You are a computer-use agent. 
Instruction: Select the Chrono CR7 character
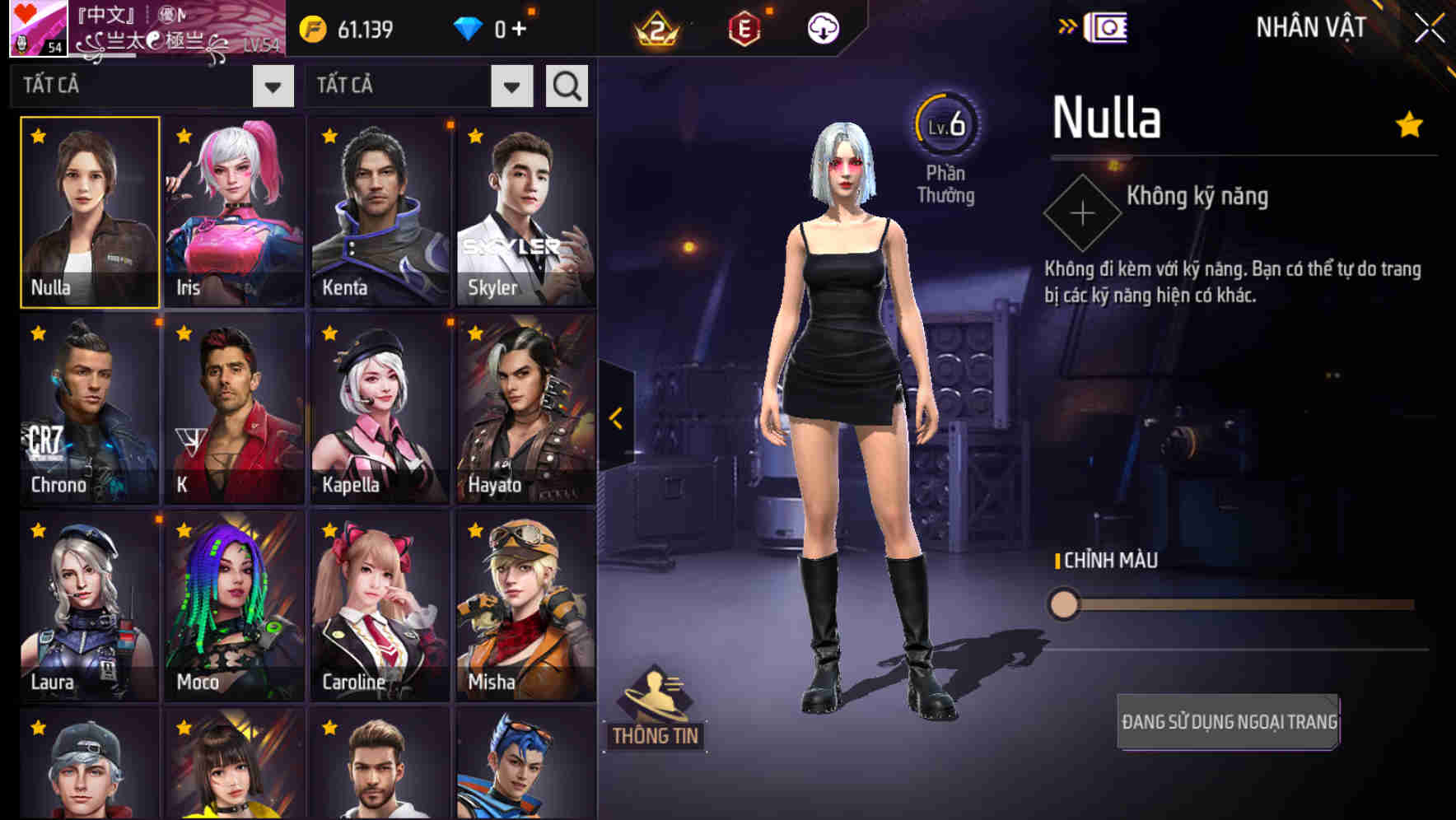click(x=86, y=409)
